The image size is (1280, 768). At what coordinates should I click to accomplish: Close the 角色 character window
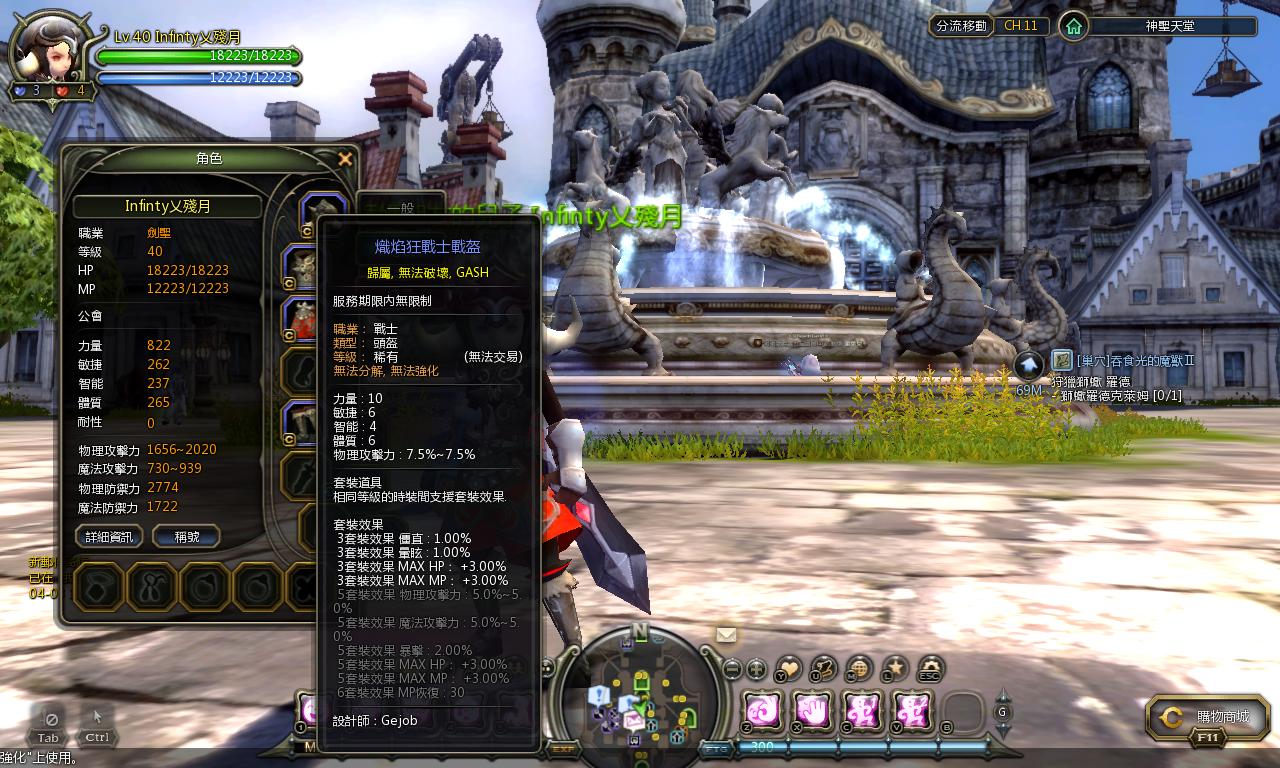click(x=345, y=159)
